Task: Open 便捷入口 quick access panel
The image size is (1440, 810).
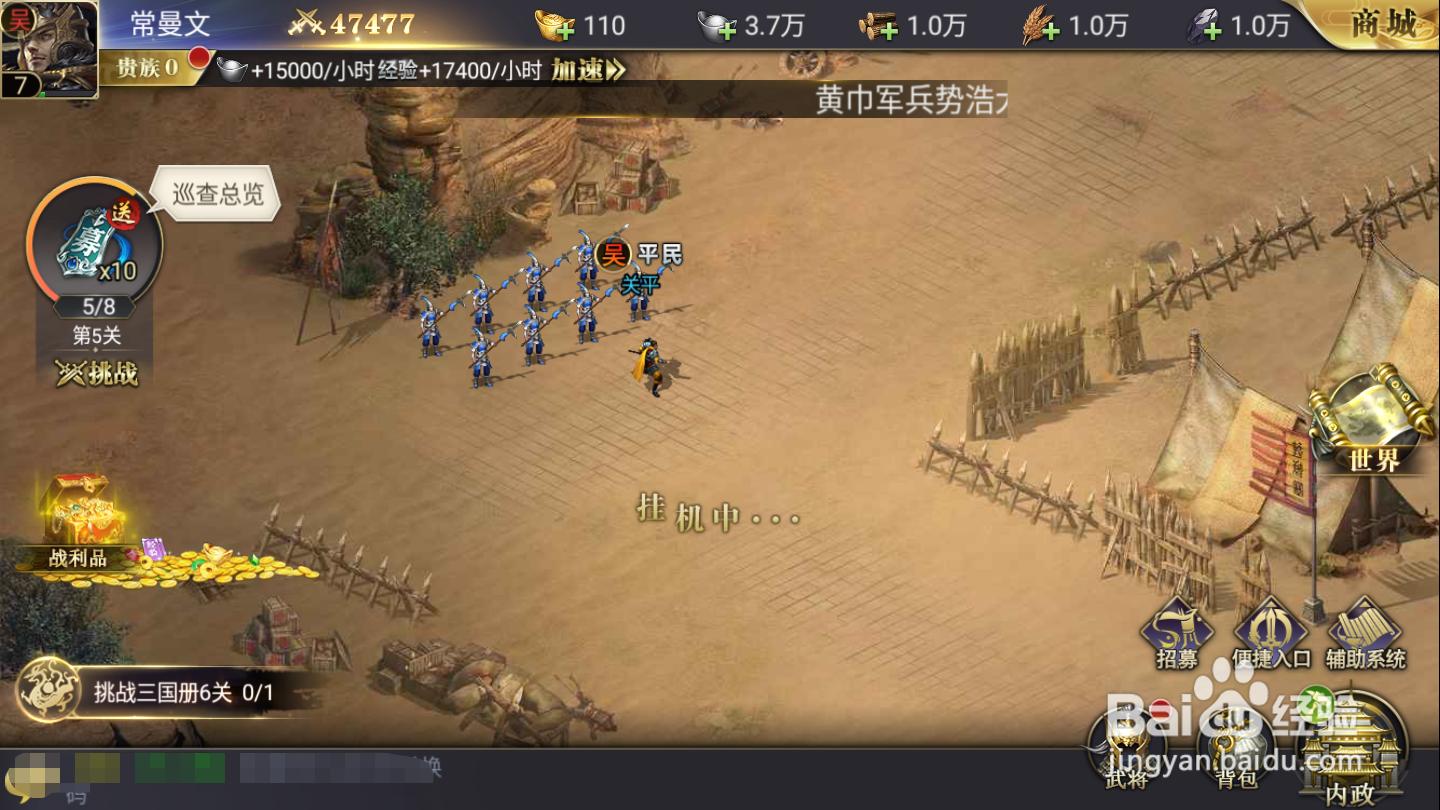Action: point(1271,630)
